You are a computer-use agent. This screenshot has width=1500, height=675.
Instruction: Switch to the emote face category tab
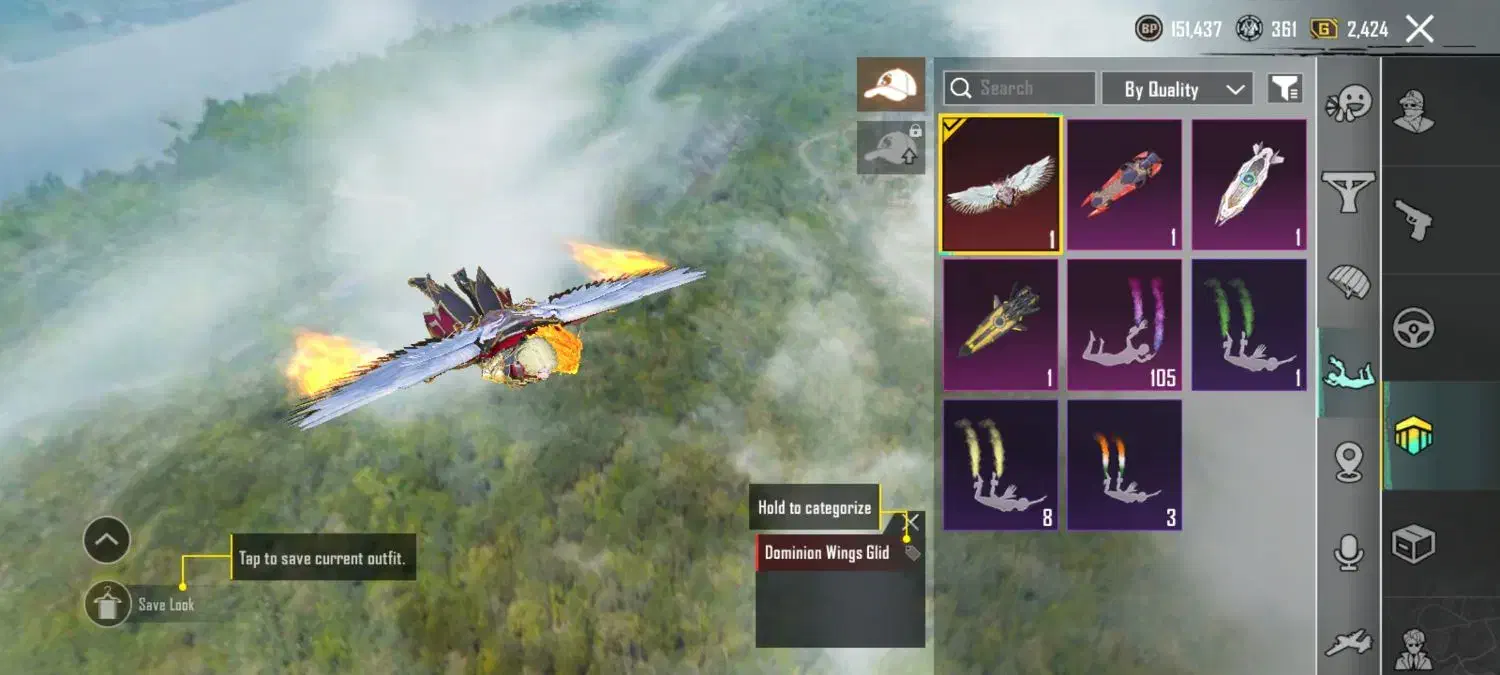(x=1348, y=104)
